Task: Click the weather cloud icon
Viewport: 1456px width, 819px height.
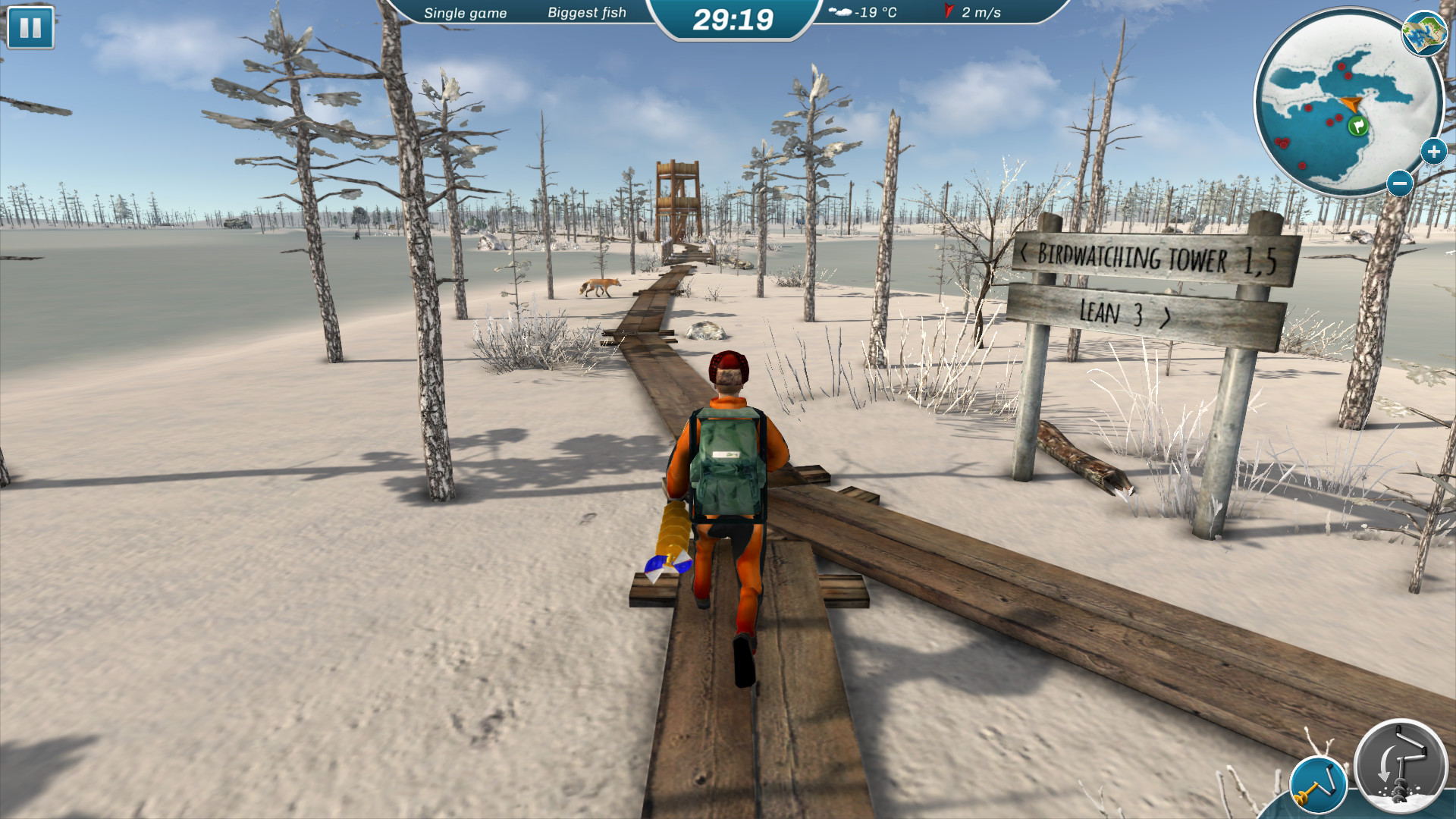Action: (x=839, y=12)
